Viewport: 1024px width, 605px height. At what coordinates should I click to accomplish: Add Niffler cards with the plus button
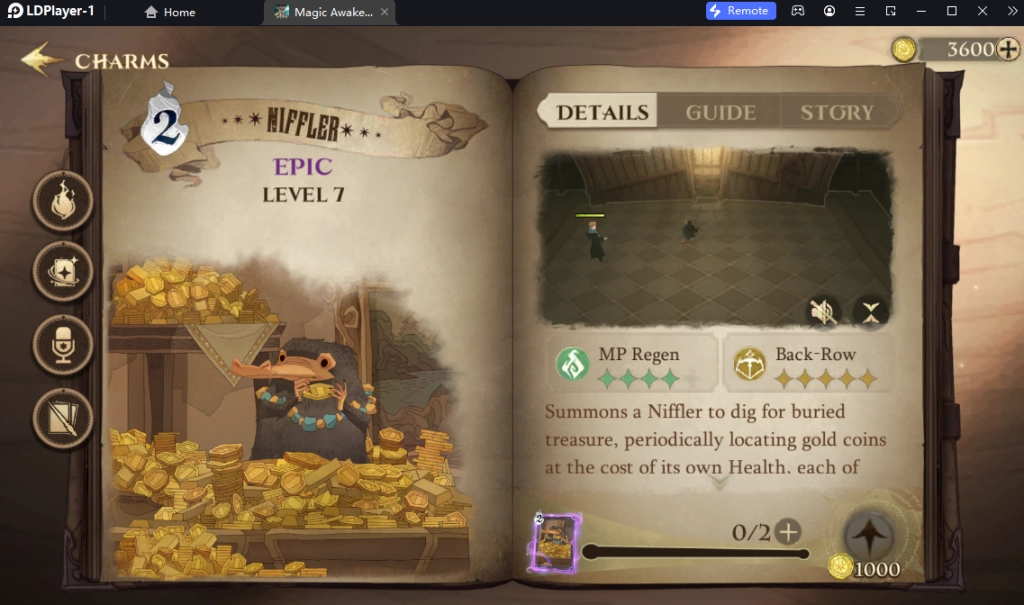(789, 532)
